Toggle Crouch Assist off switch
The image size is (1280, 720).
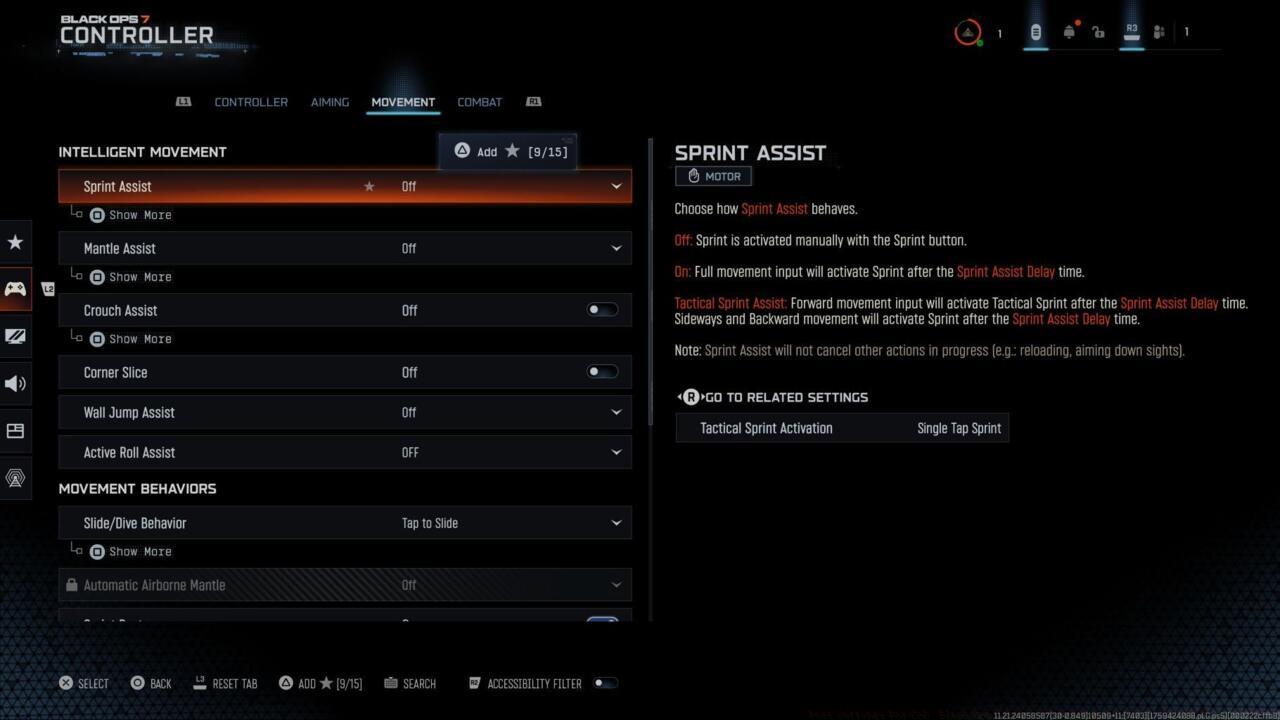pos(601,310)
